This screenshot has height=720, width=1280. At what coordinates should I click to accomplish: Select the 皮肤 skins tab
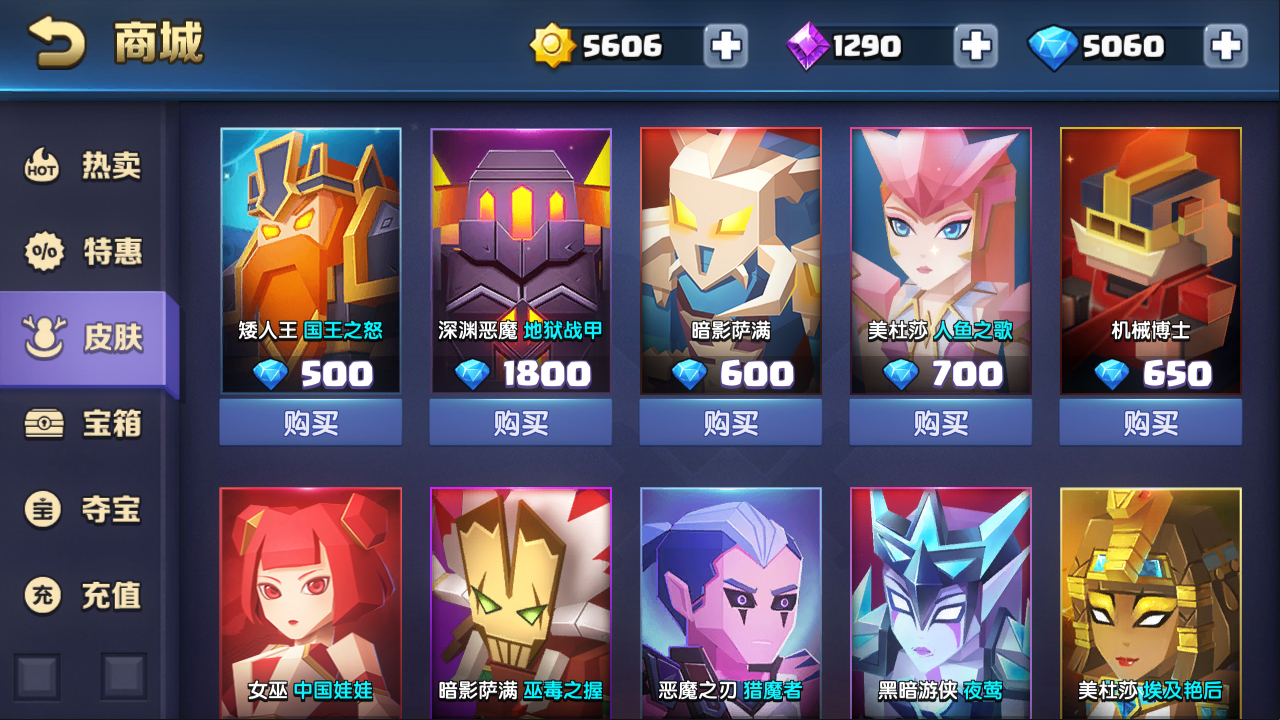tap(84, 338)
